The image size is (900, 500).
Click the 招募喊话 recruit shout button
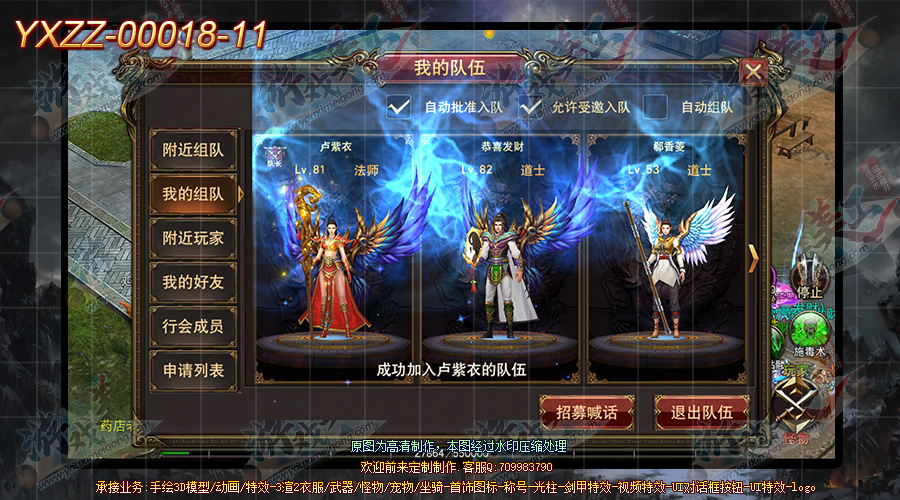[586, 412]
